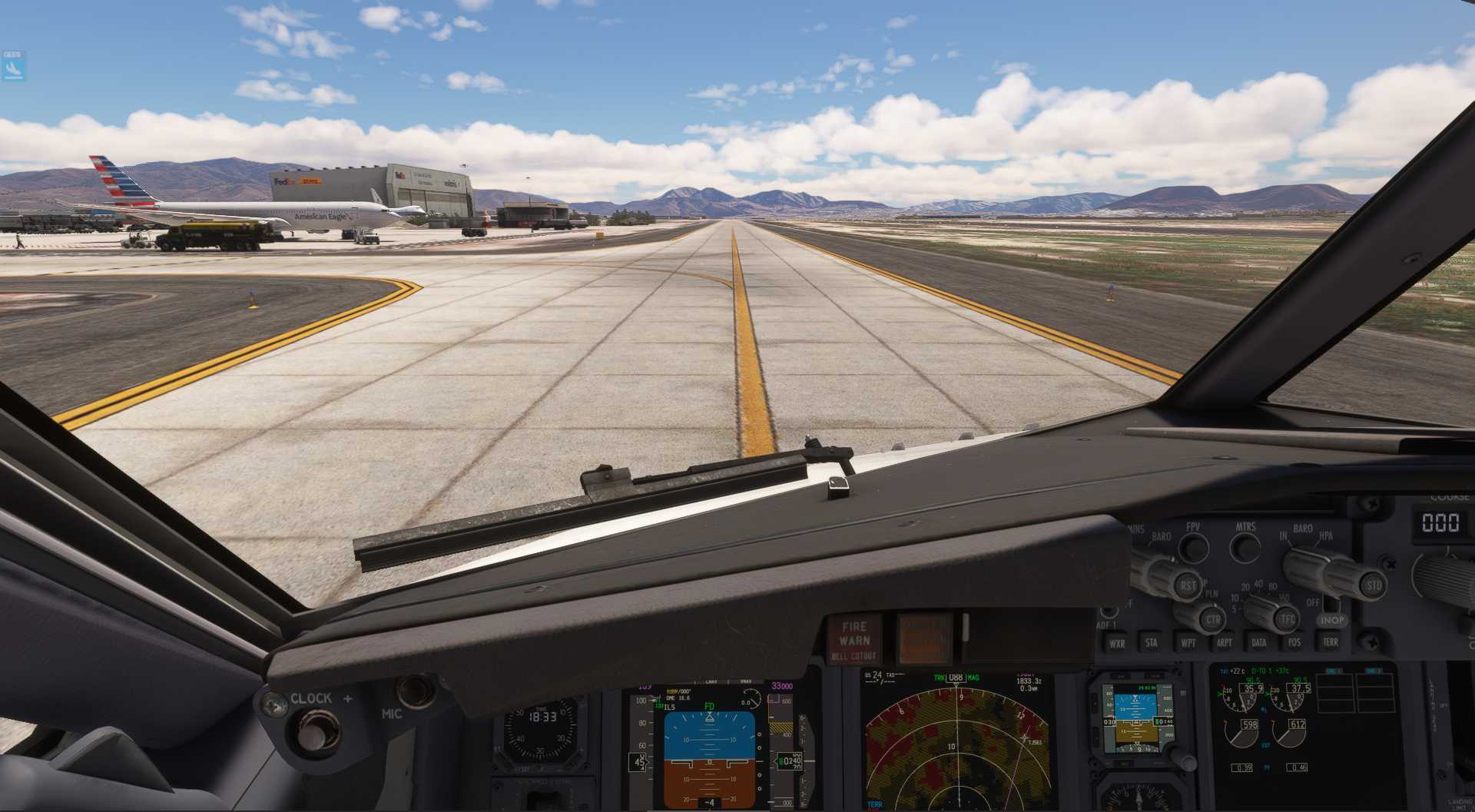Click the TFC traffic button on range knob

[1288, 618]
